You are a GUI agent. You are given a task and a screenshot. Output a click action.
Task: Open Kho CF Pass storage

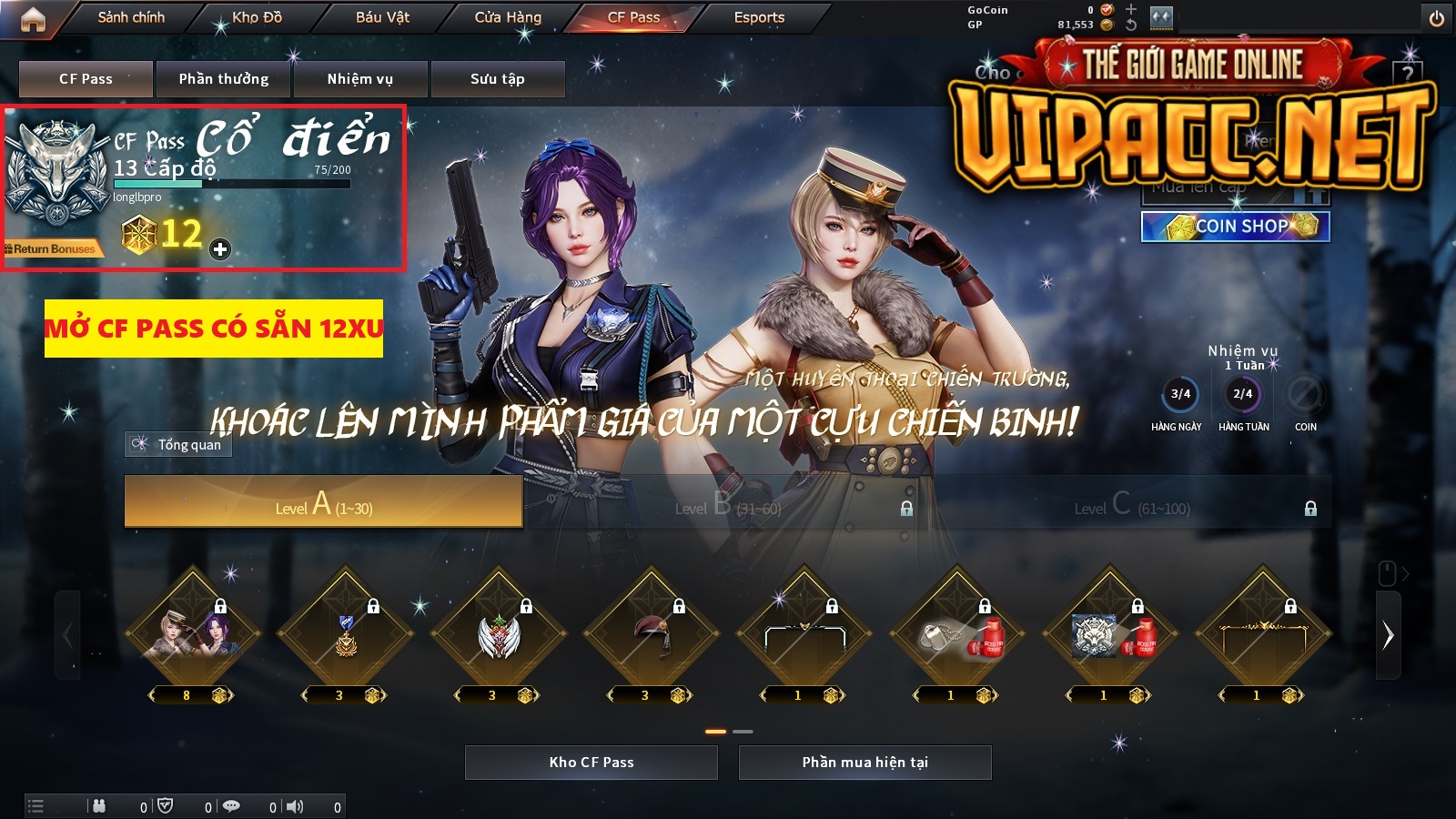click(x=591, y=763)
